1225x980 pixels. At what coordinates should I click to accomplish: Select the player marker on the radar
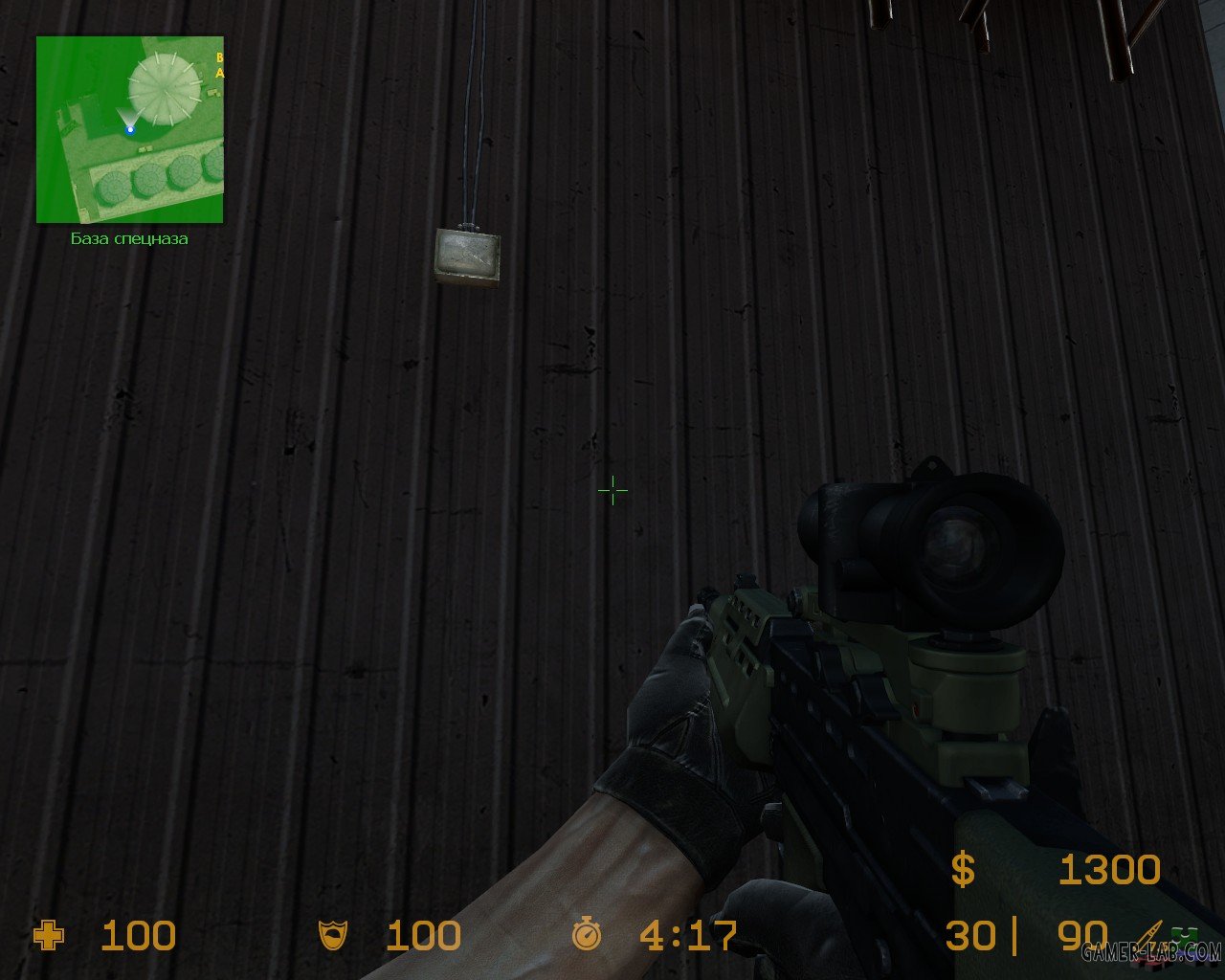tap(130, 129)
